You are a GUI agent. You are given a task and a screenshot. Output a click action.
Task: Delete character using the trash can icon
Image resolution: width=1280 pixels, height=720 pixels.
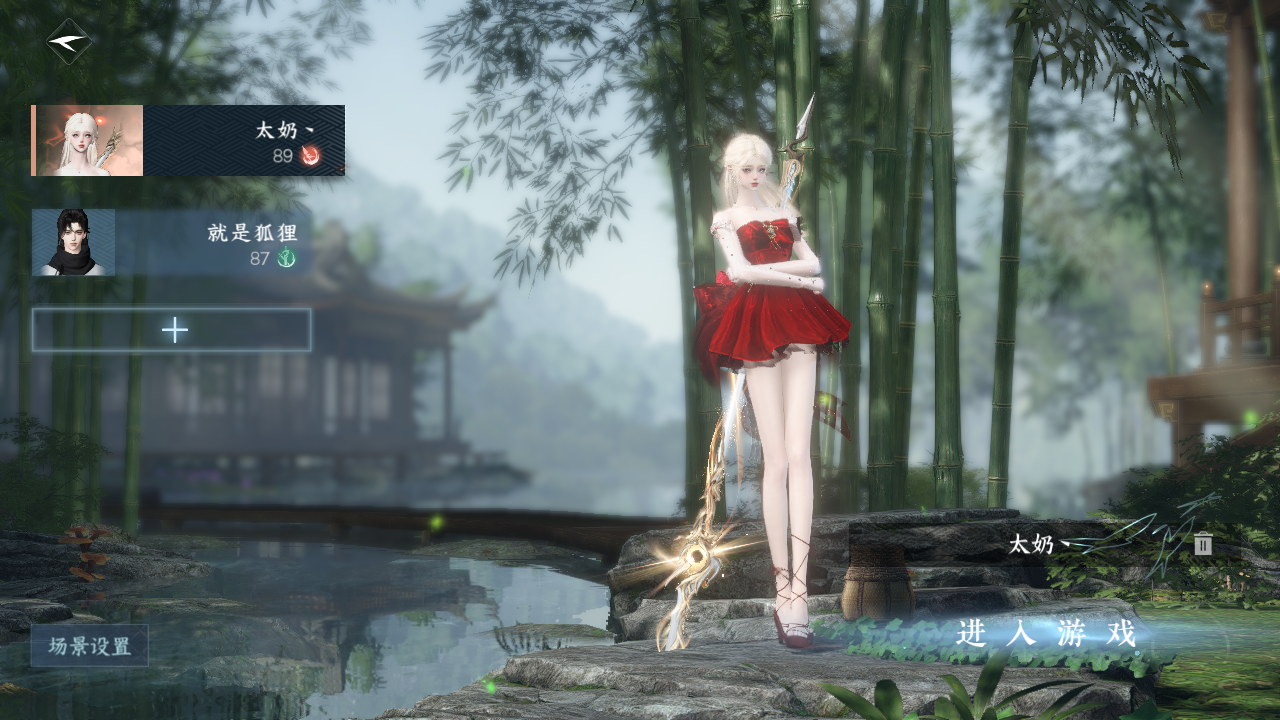(1203, 545)
